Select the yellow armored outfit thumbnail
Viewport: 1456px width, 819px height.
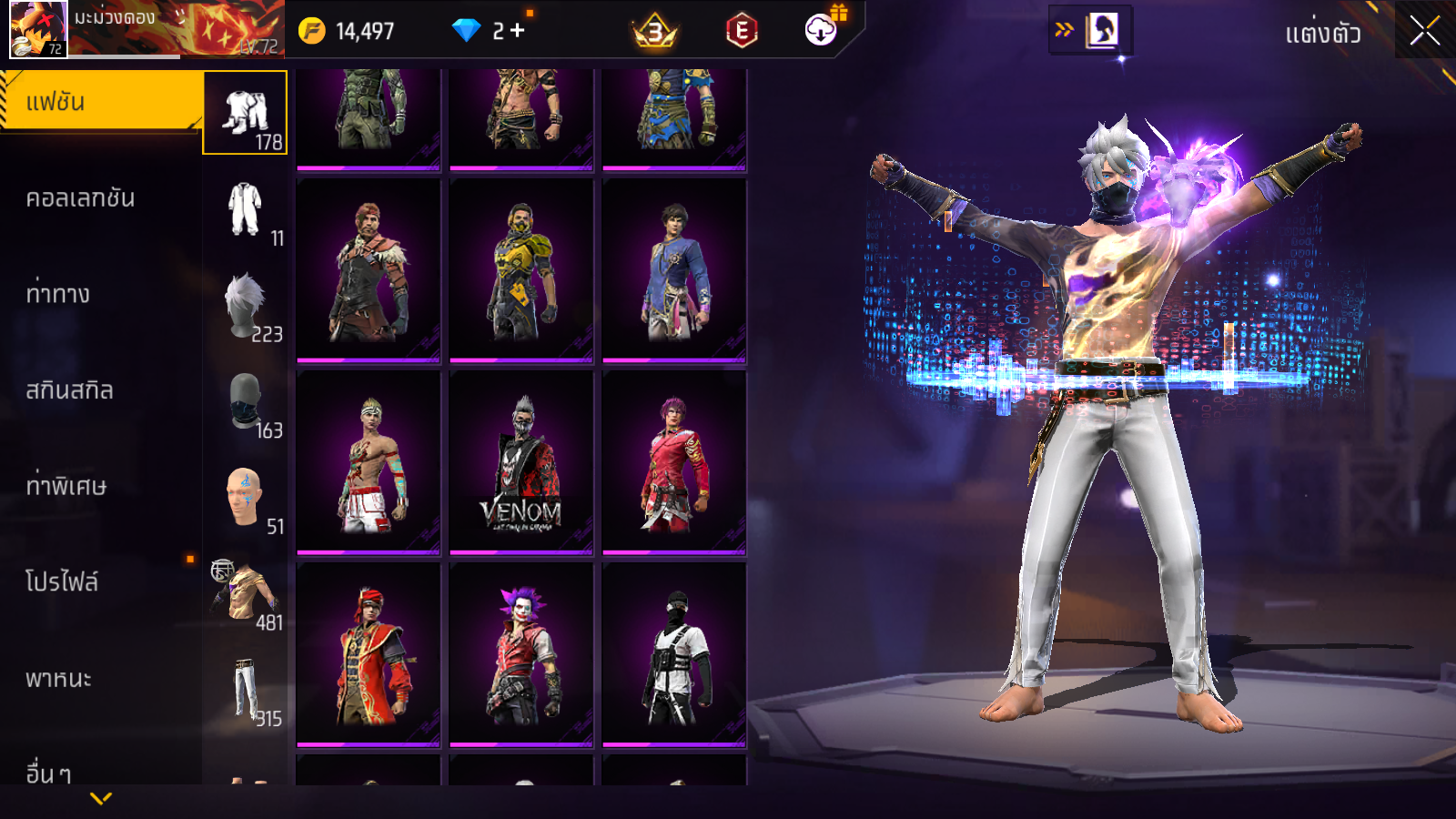coord(521,271)
